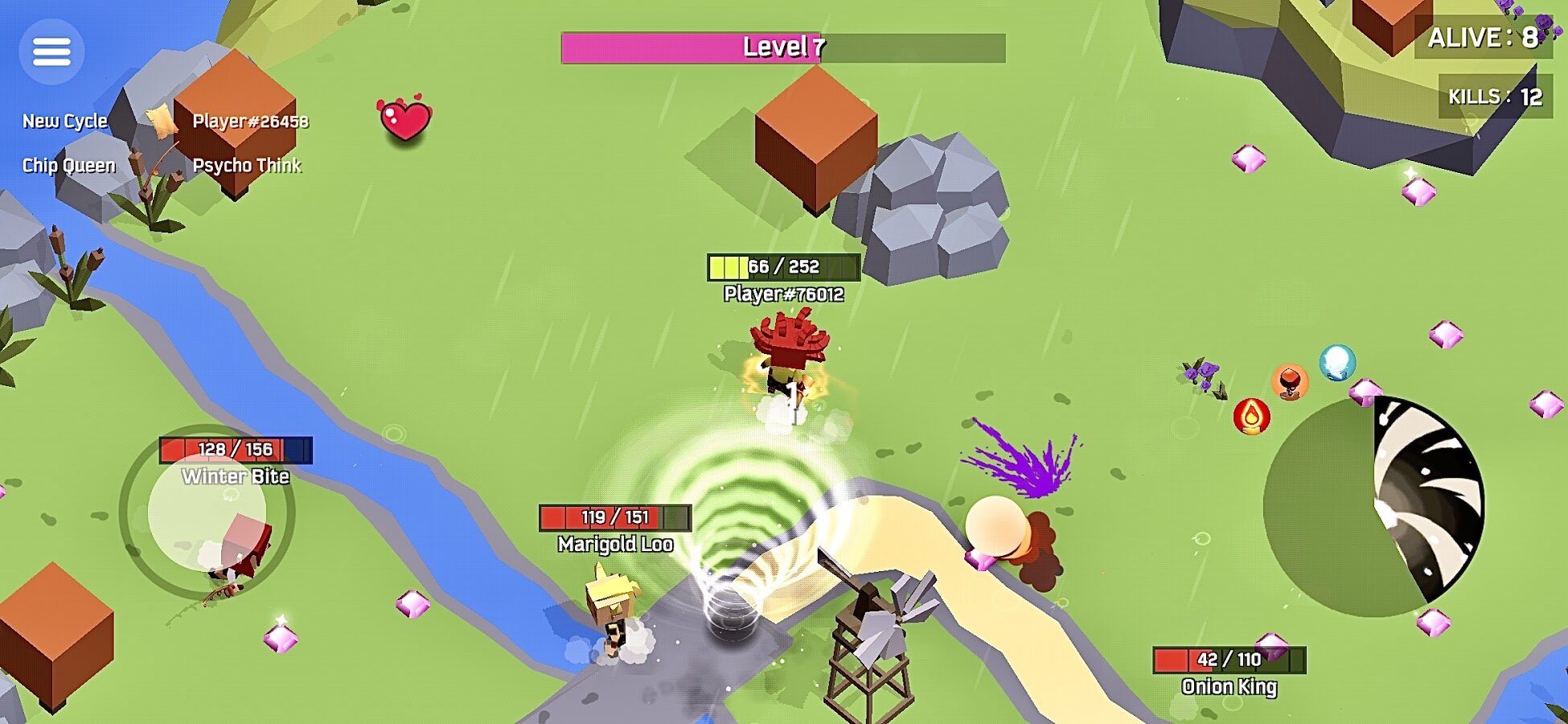Viewport: 1568px width, 724px height.
Task: Tap Player#76012's health bar
Action: (782, 265)
